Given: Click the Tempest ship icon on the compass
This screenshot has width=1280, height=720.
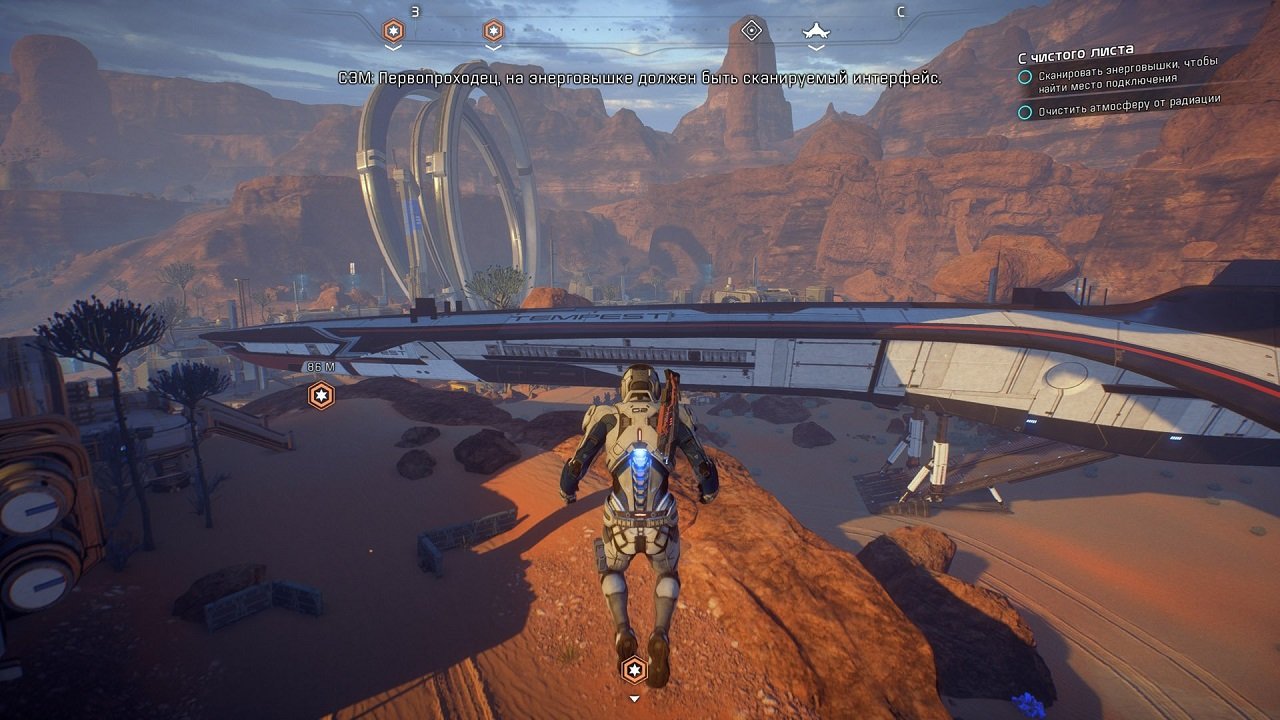Looking at the screenshot, I should [x=813, y=30].
